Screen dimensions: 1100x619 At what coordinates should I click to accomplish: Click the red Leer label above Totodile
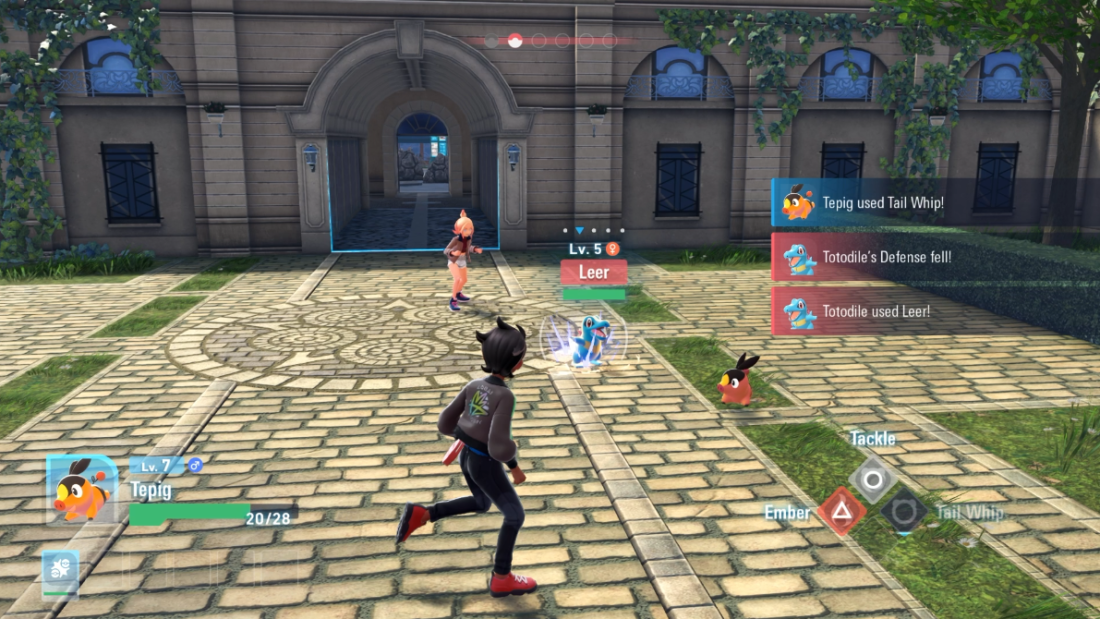594,272
